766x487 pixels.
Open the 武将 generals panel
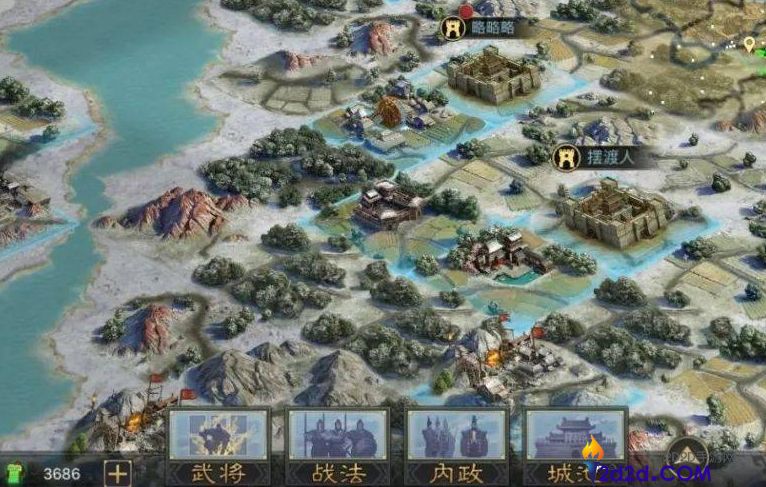[218, 446]
